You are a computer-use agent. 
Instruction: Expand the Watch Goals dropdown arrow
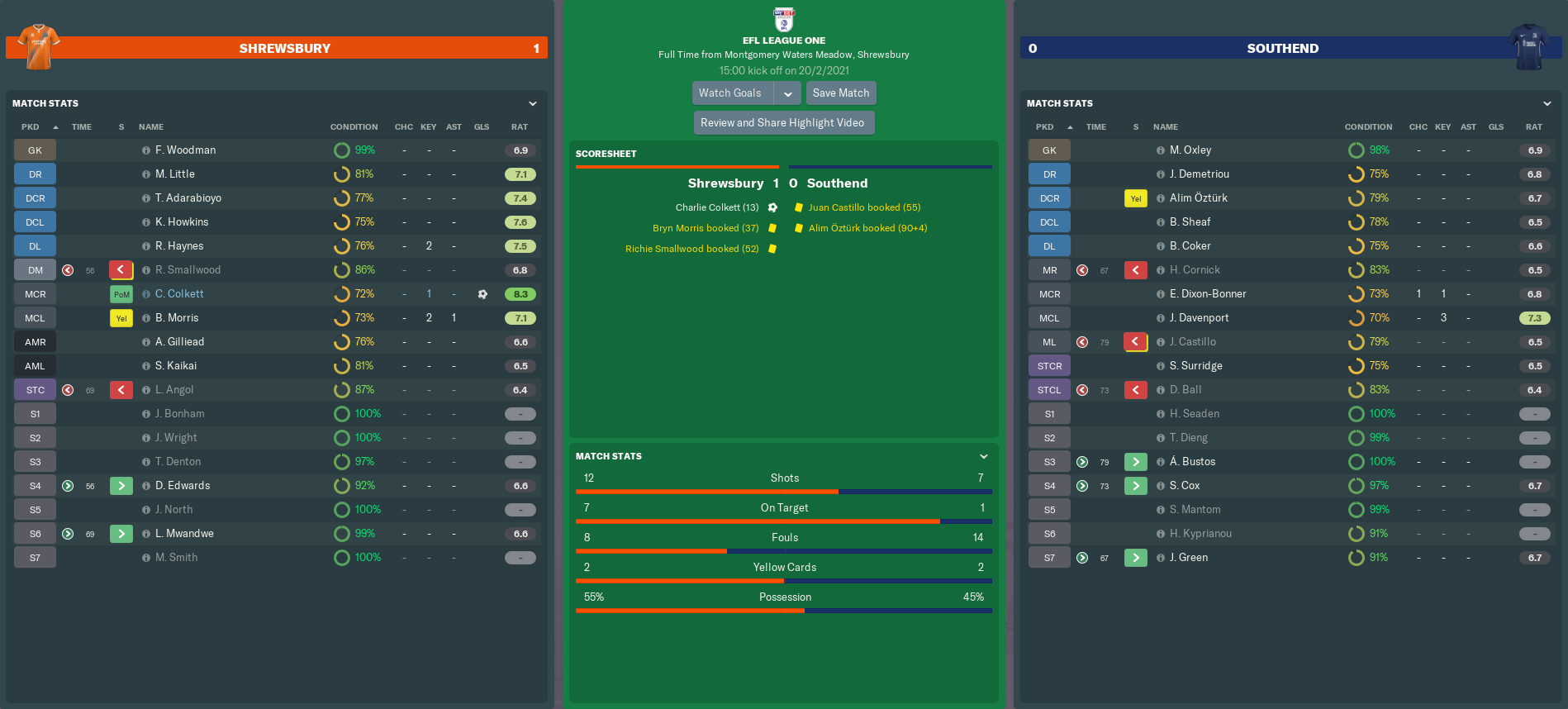point(788,93)
